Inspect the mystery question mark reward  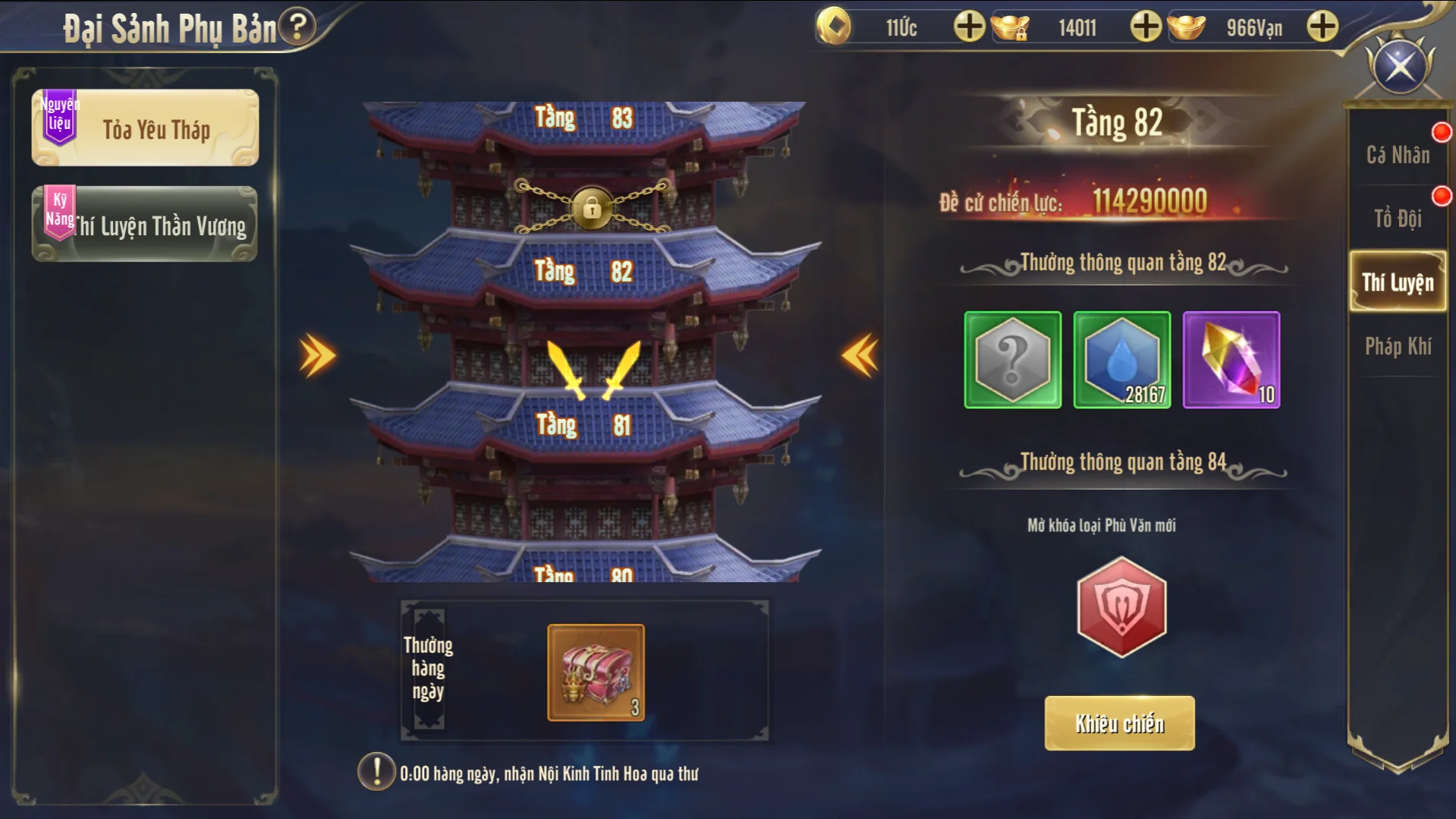pyautogui.click(x=1013, y=360)
